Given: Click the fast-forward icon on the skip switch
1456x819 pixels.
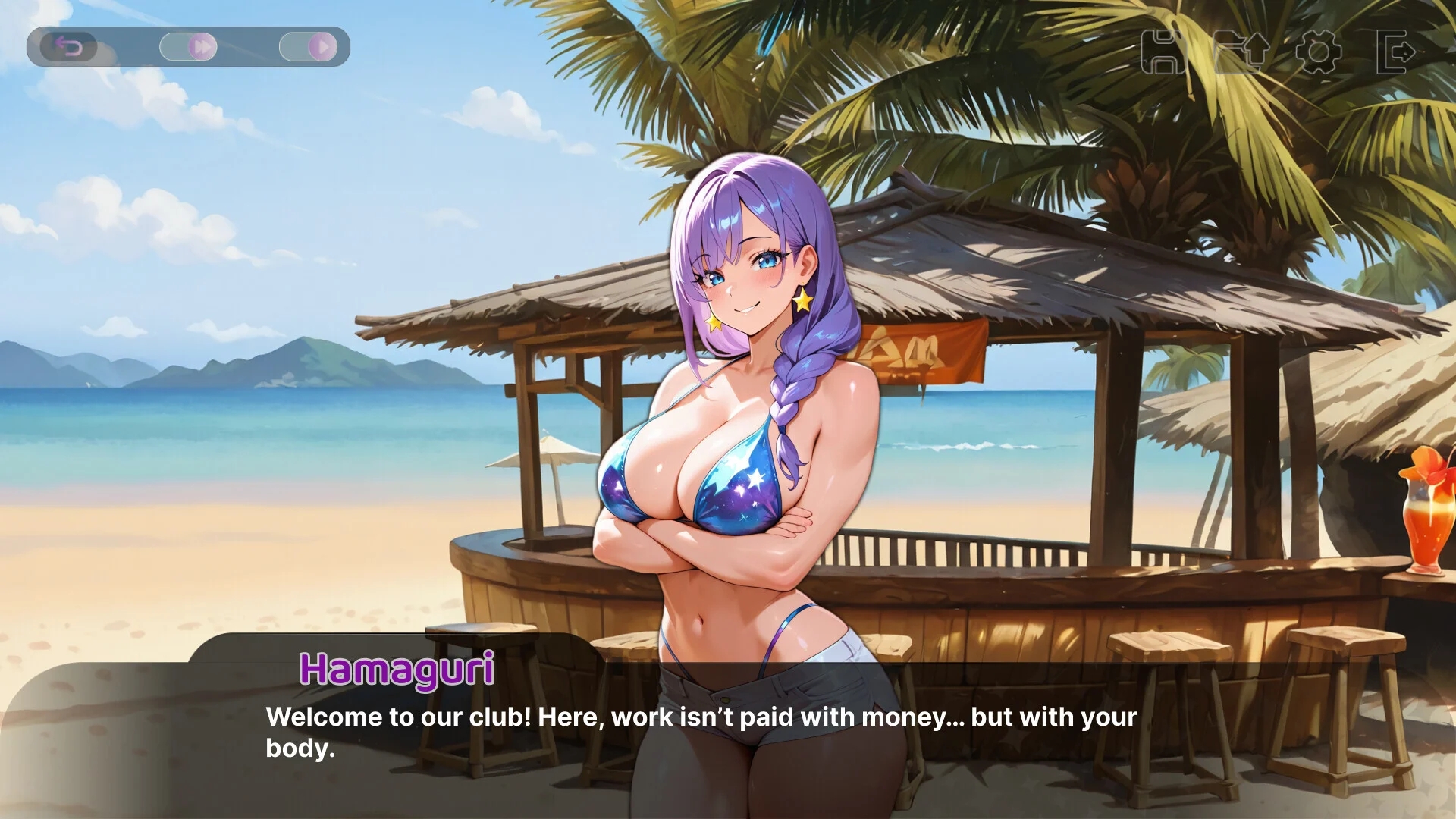Looking at the screenshot, I should pyautogui.click(x=201, y=46).
